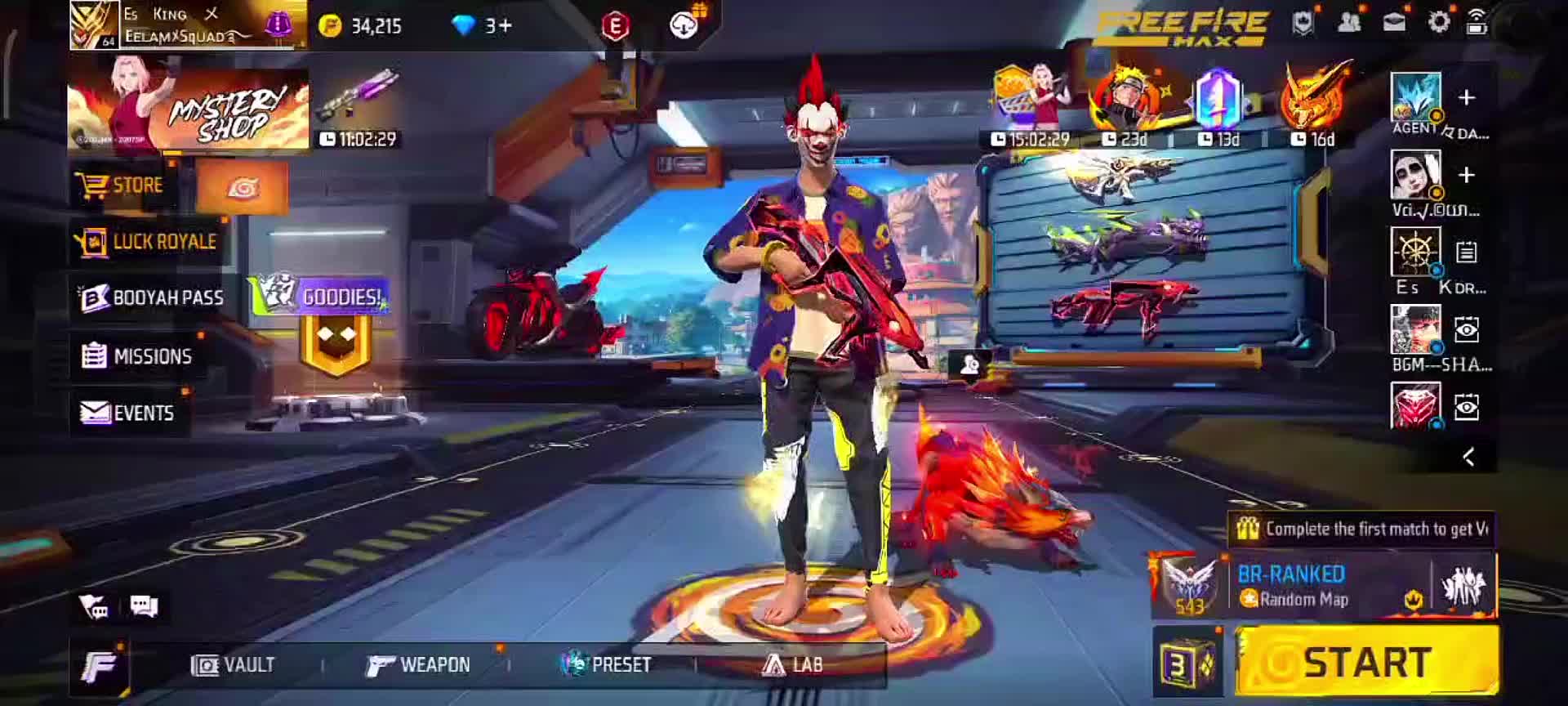Add more diamonds with plus button
1568x706 pixels.
506,26
